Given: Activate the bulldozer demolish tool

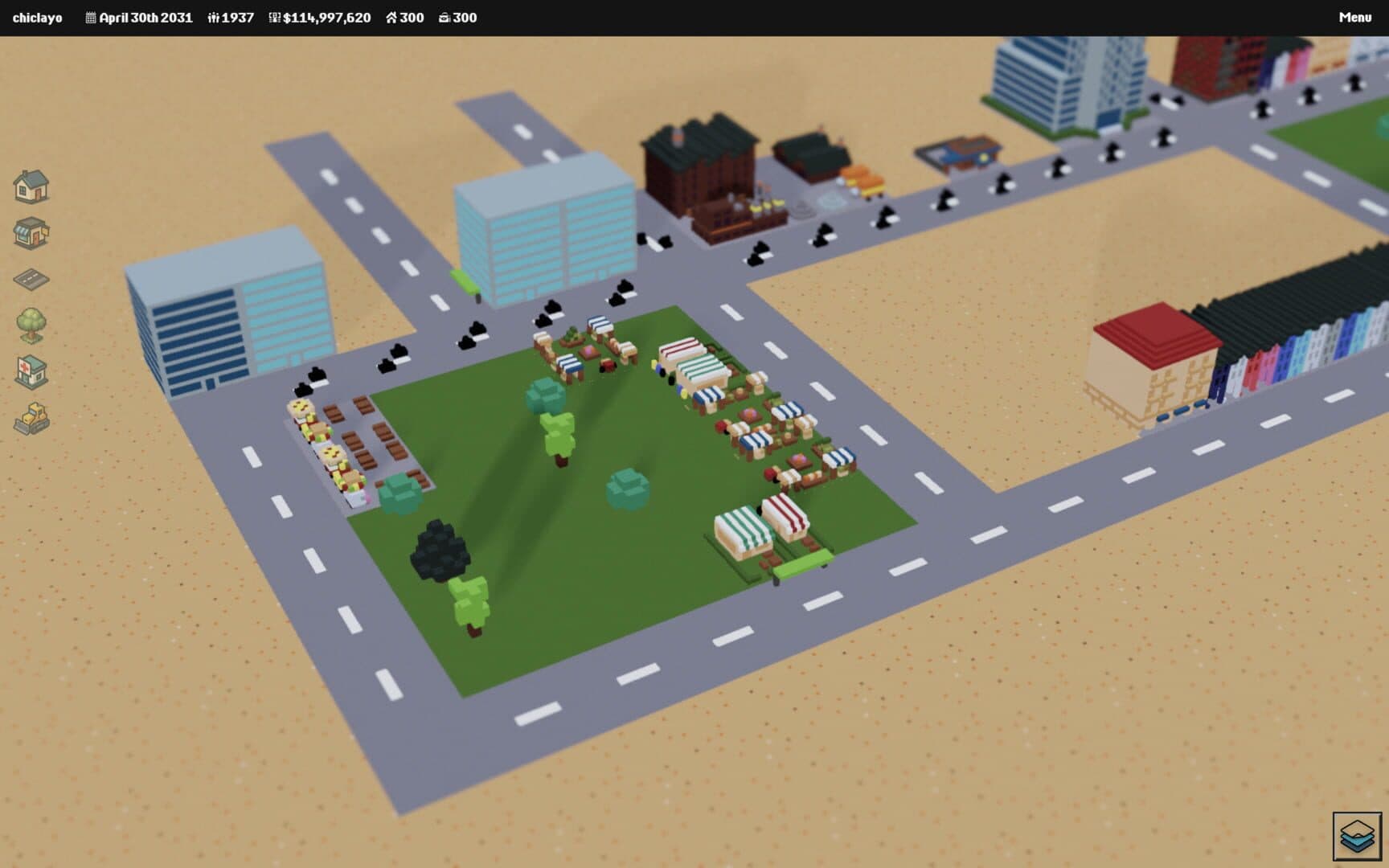Looking at the screenshot, I should pyautogui.click(x=31, y=419).
